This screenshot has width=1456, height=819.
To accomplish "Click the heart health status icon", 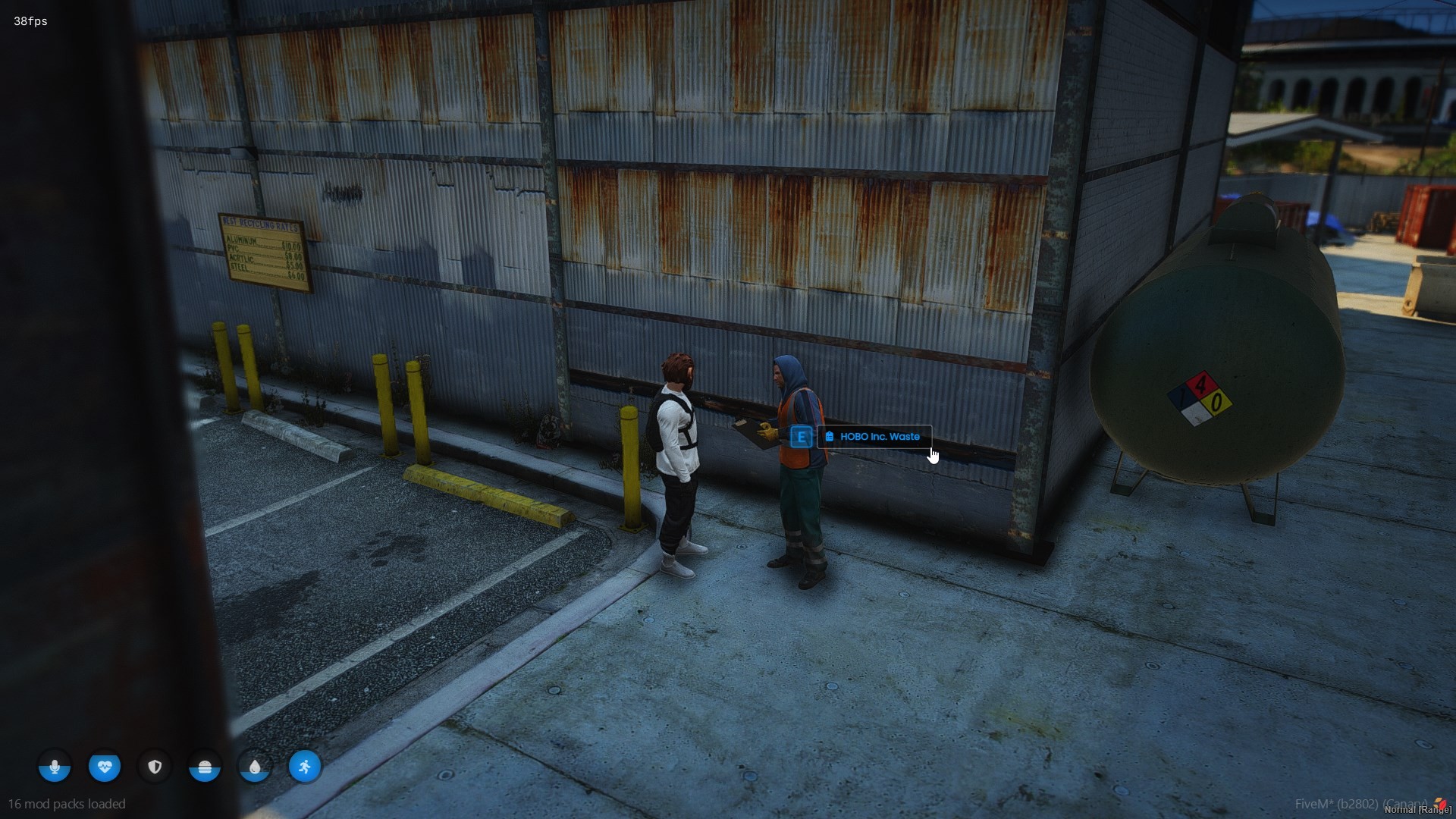I will coord(105,767).
